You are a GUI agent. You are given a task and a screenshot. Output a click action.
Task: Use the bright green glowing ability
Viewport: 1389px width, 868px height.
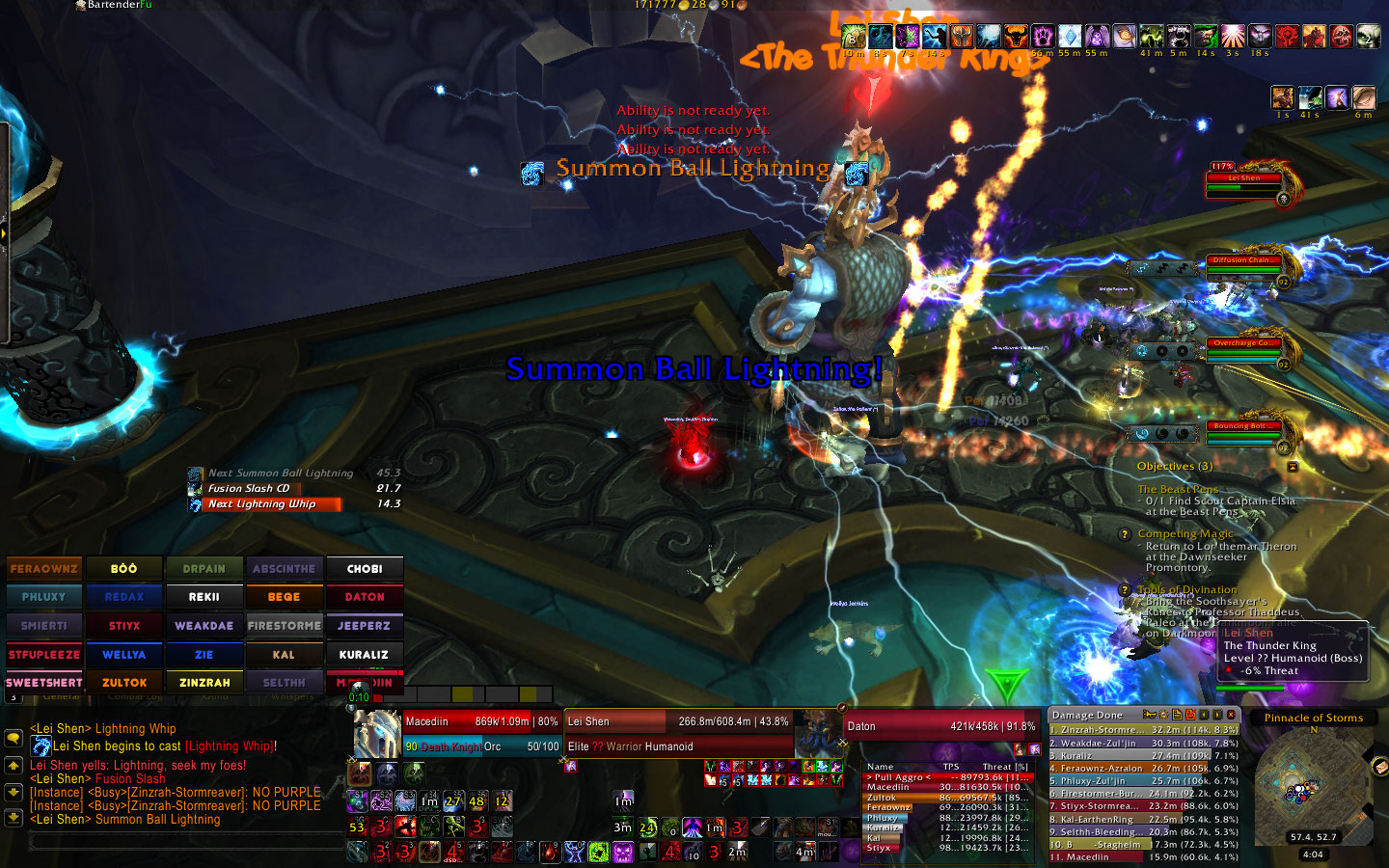pos(598,853)
